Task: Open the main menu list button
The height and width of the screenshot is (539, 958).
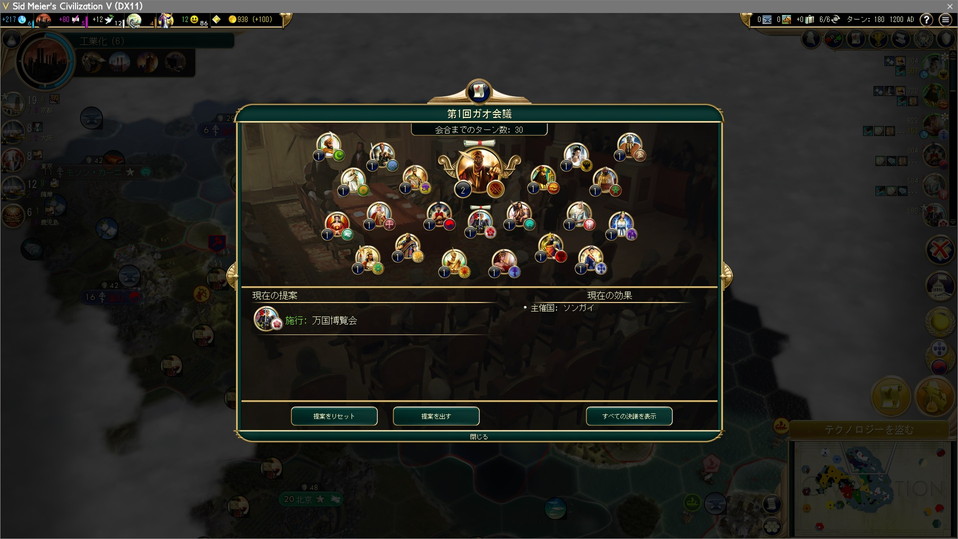Action: click(x=945, y=20)
